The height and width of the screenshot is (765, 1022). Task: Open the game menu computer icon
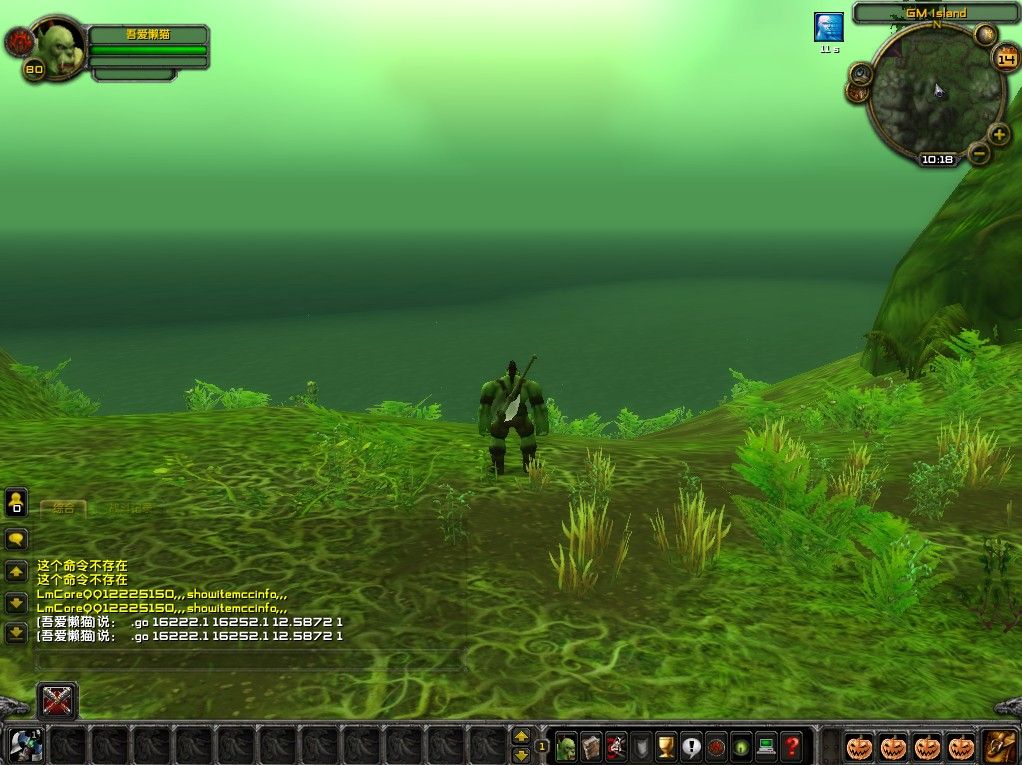coord(766,746)
